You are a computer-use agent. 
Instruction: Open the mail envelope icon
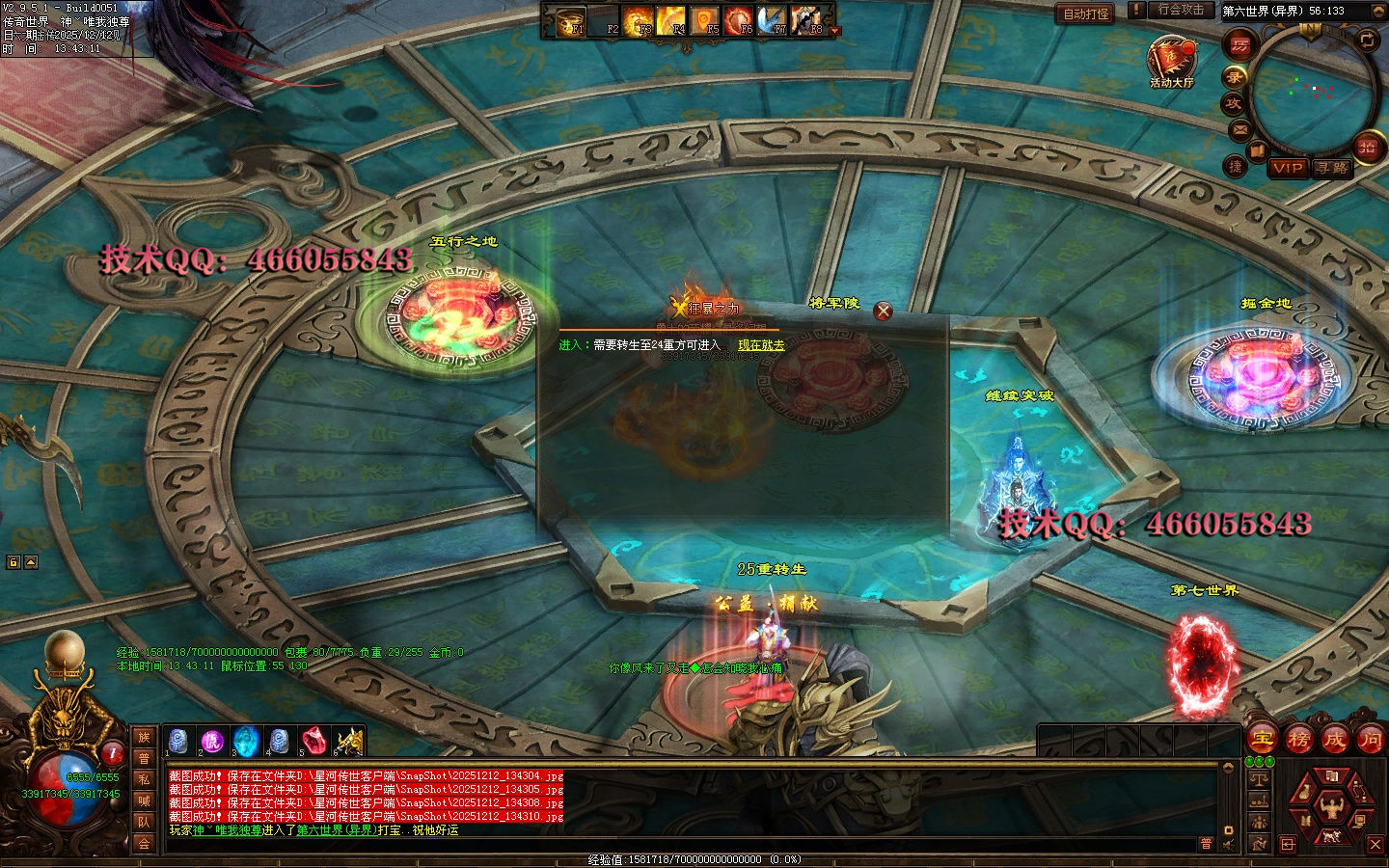(1239, 128)
